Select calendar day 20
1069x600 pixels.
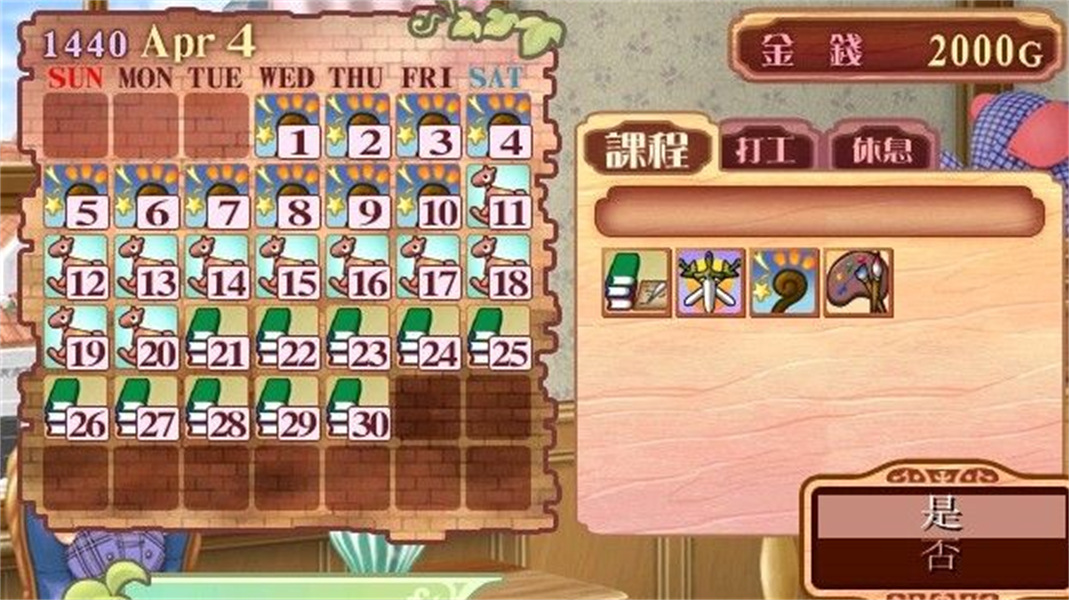pyautogui.click(x=146, y=338)
